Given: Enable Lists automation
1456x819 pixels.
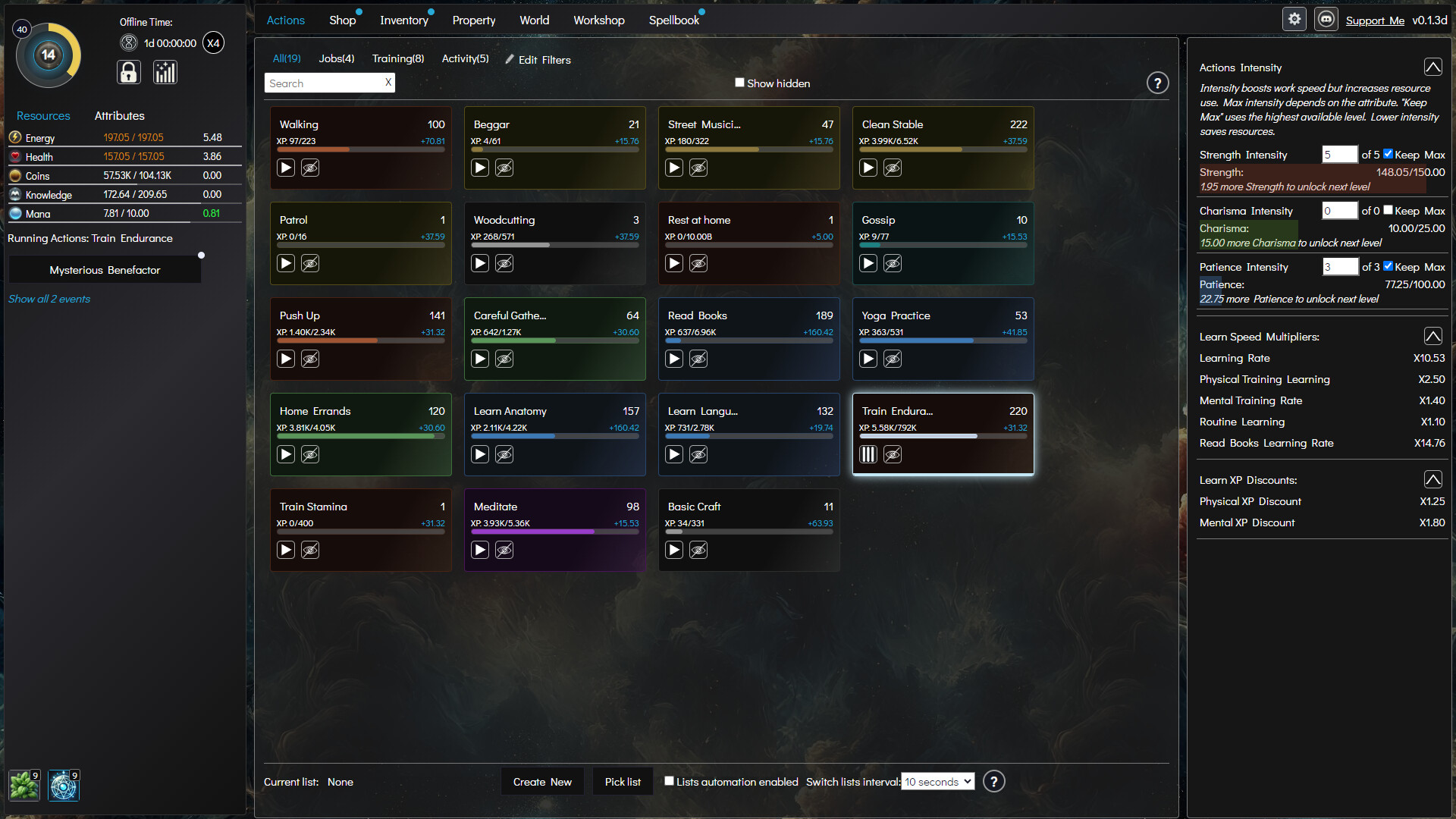Looking at the screenshot, I should [668, 780].
